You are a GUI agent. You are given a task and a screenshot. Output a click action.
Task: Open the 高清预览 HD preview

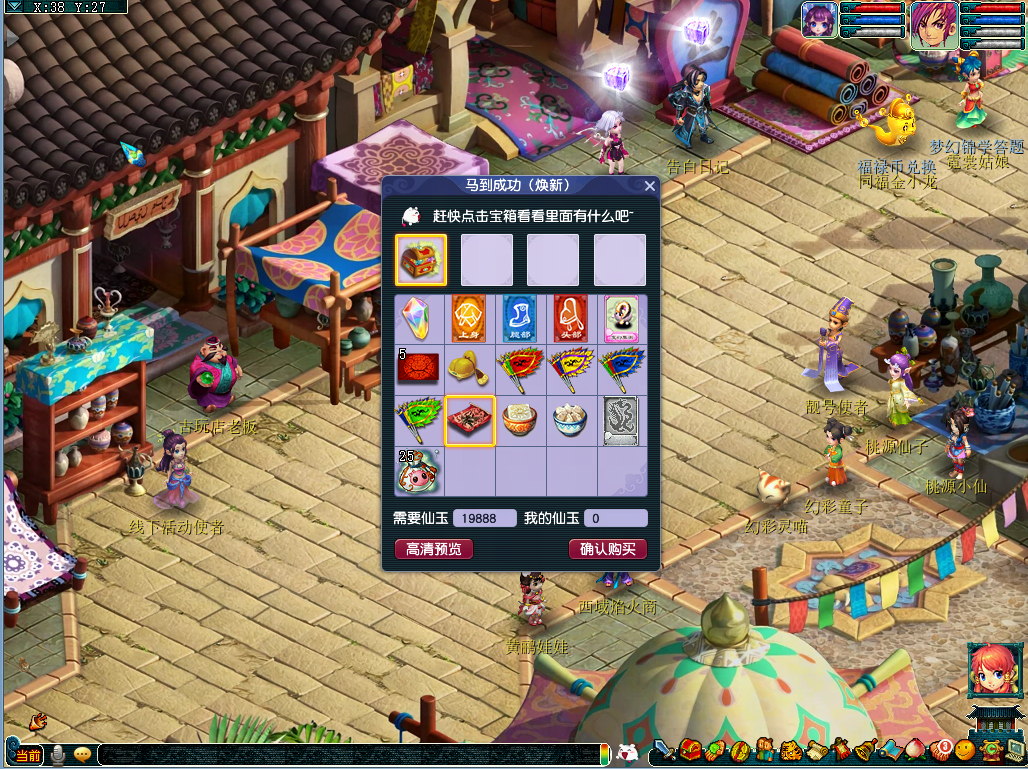(434, 549)
